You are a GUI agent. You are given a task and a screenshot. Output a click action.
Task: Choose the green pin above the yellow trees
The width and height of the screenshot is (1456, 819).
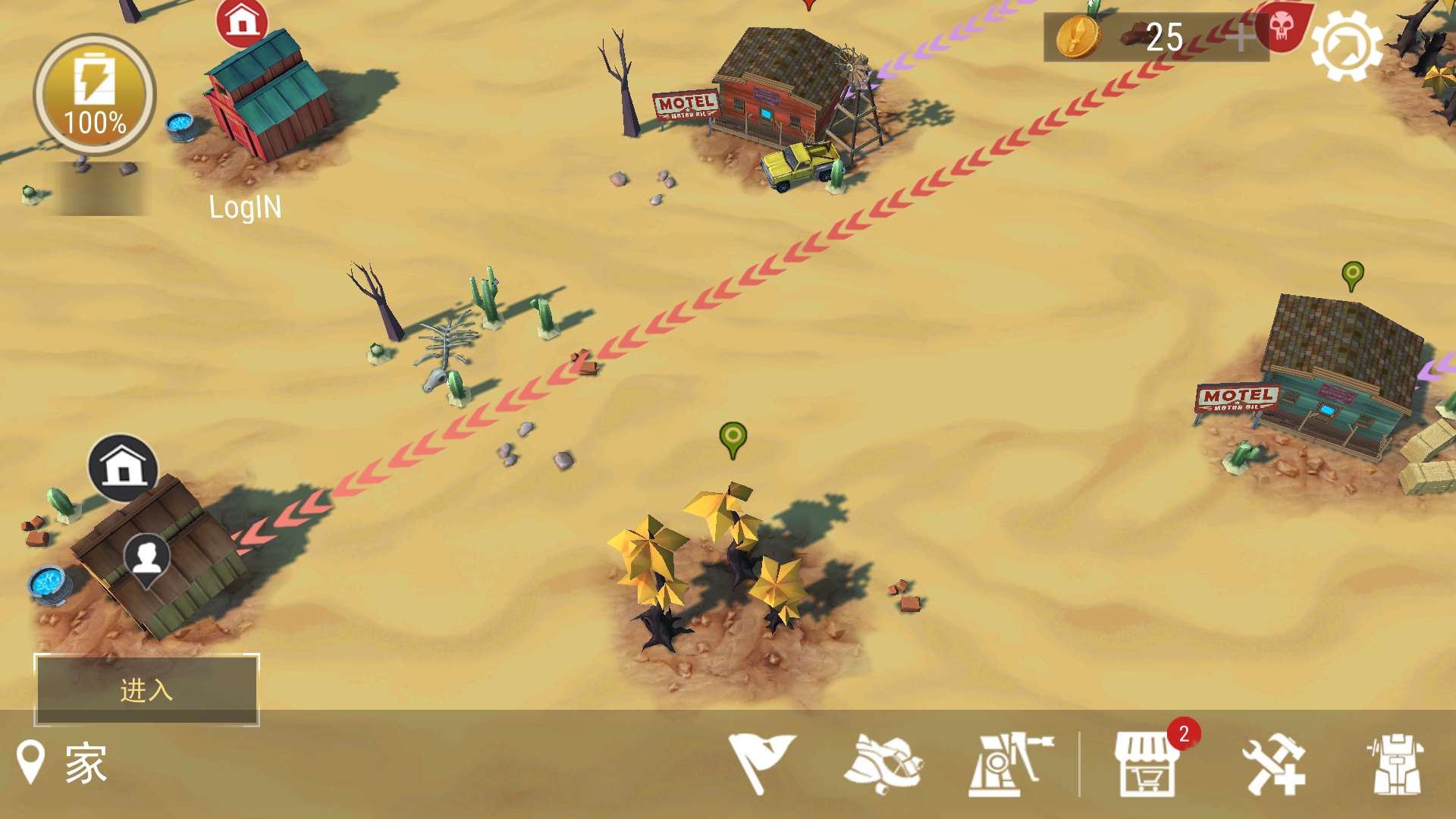[733, 438]
